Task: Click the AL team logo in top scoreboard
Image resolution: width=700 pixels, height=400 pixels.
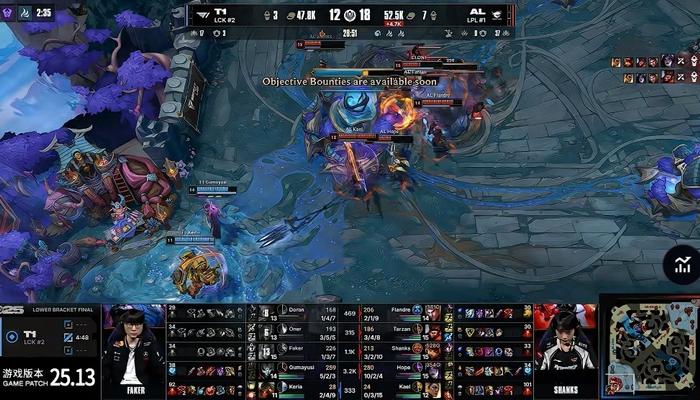Action: point(497,15)
